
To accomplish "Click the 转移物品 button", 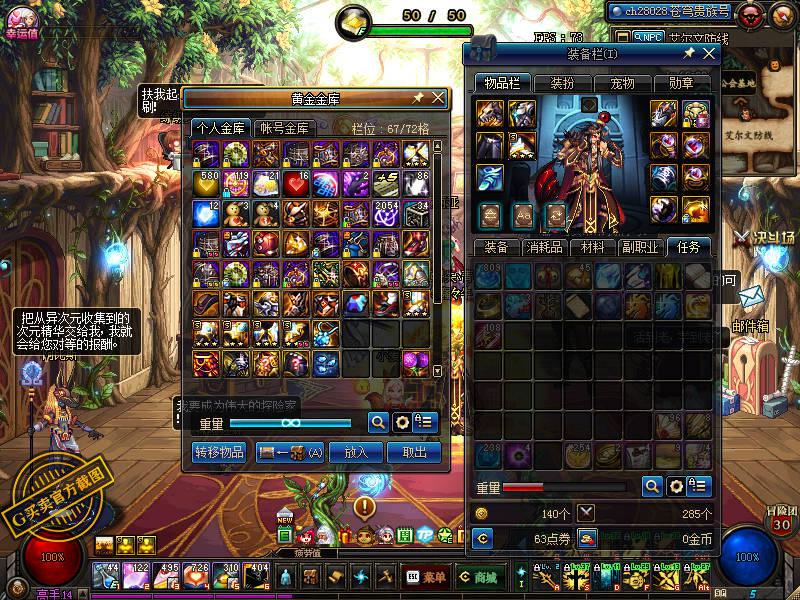I will pos(218,452).
